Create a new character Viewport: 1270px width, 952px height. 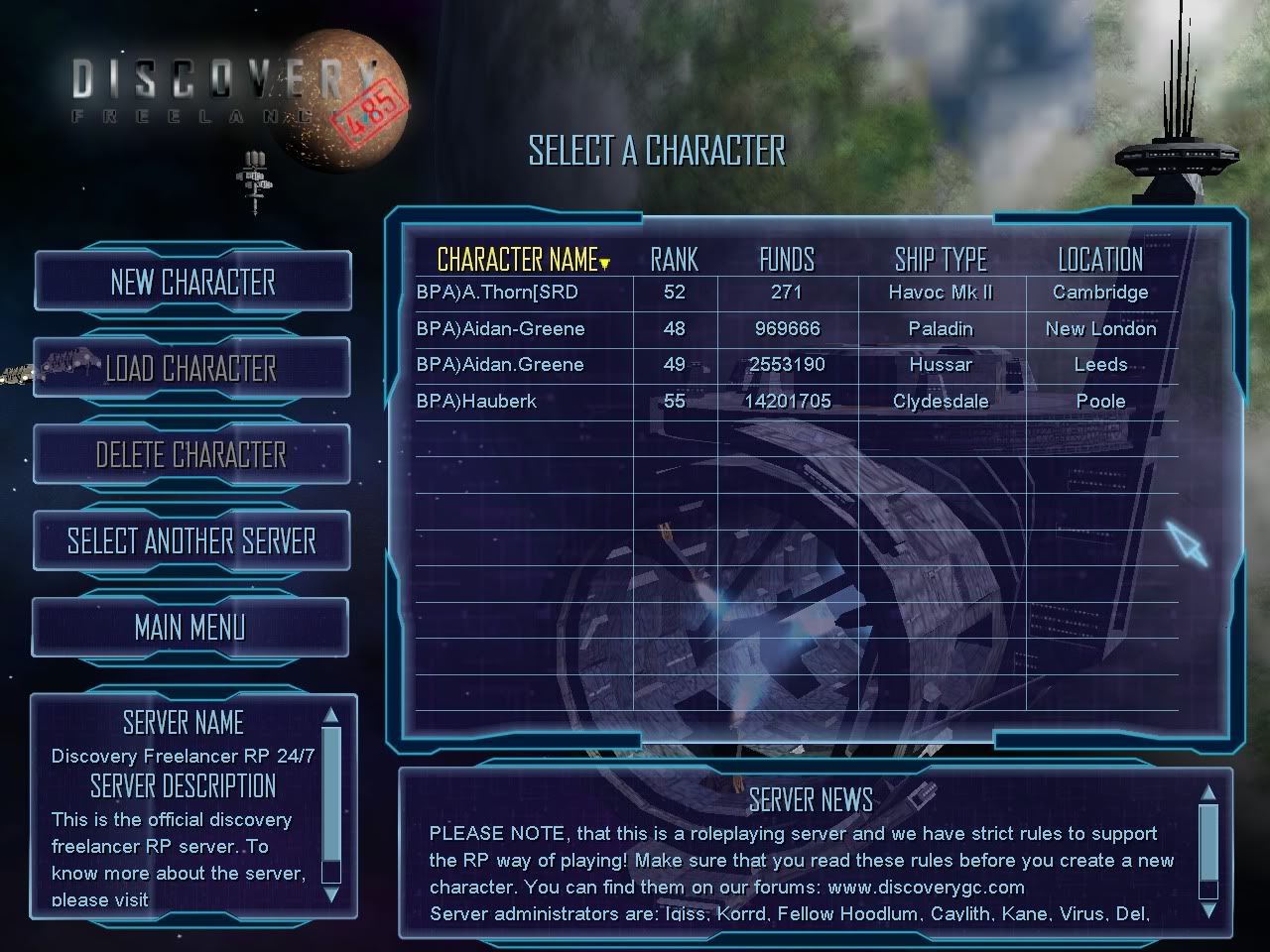coord(192,283)
